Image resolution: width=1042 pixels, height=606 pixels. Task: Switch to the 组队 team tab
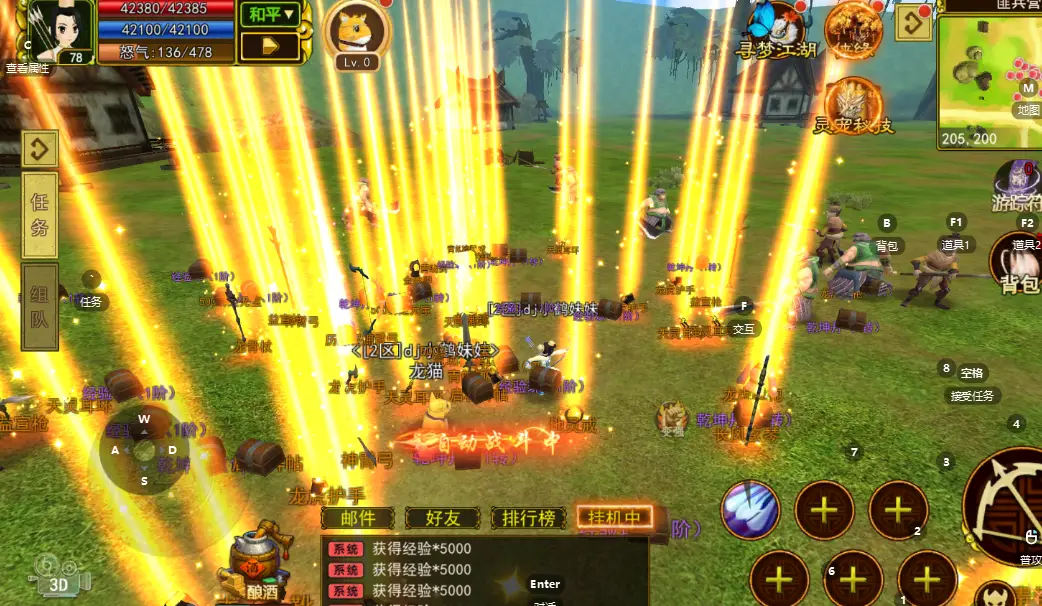pyautogui.click(x=40, y=307)
